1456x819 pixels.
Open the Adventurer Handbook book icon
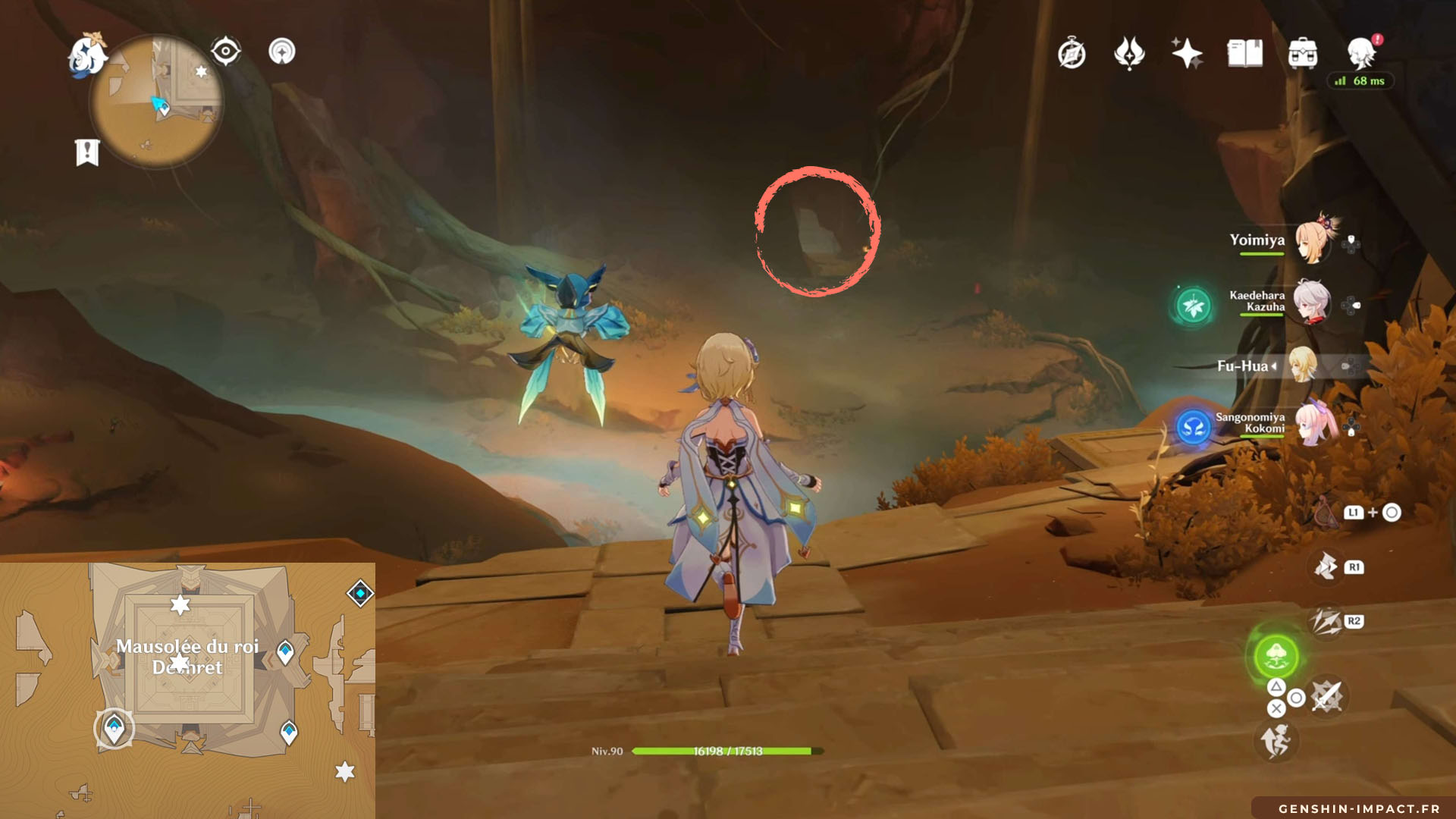point(1244,54)
